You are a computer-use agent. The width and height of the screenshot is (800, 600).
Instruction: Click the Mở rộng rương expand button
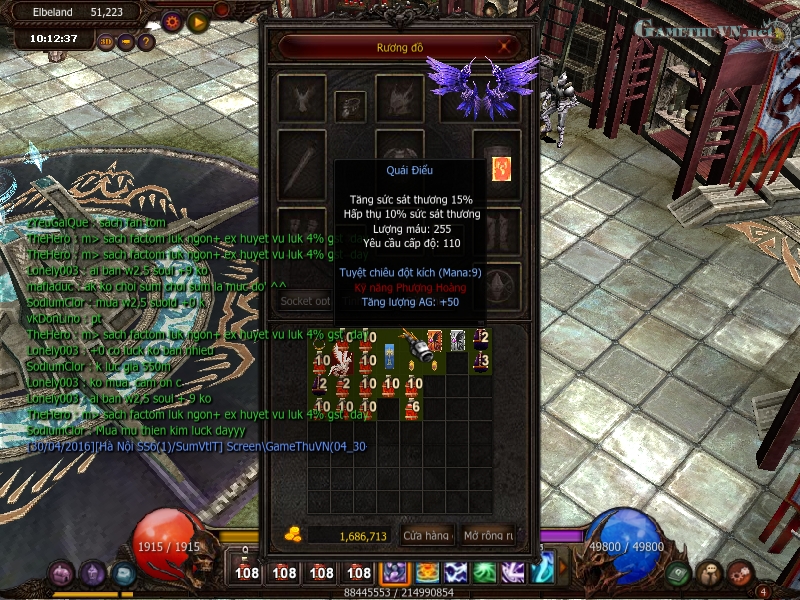tap(489, 536)
